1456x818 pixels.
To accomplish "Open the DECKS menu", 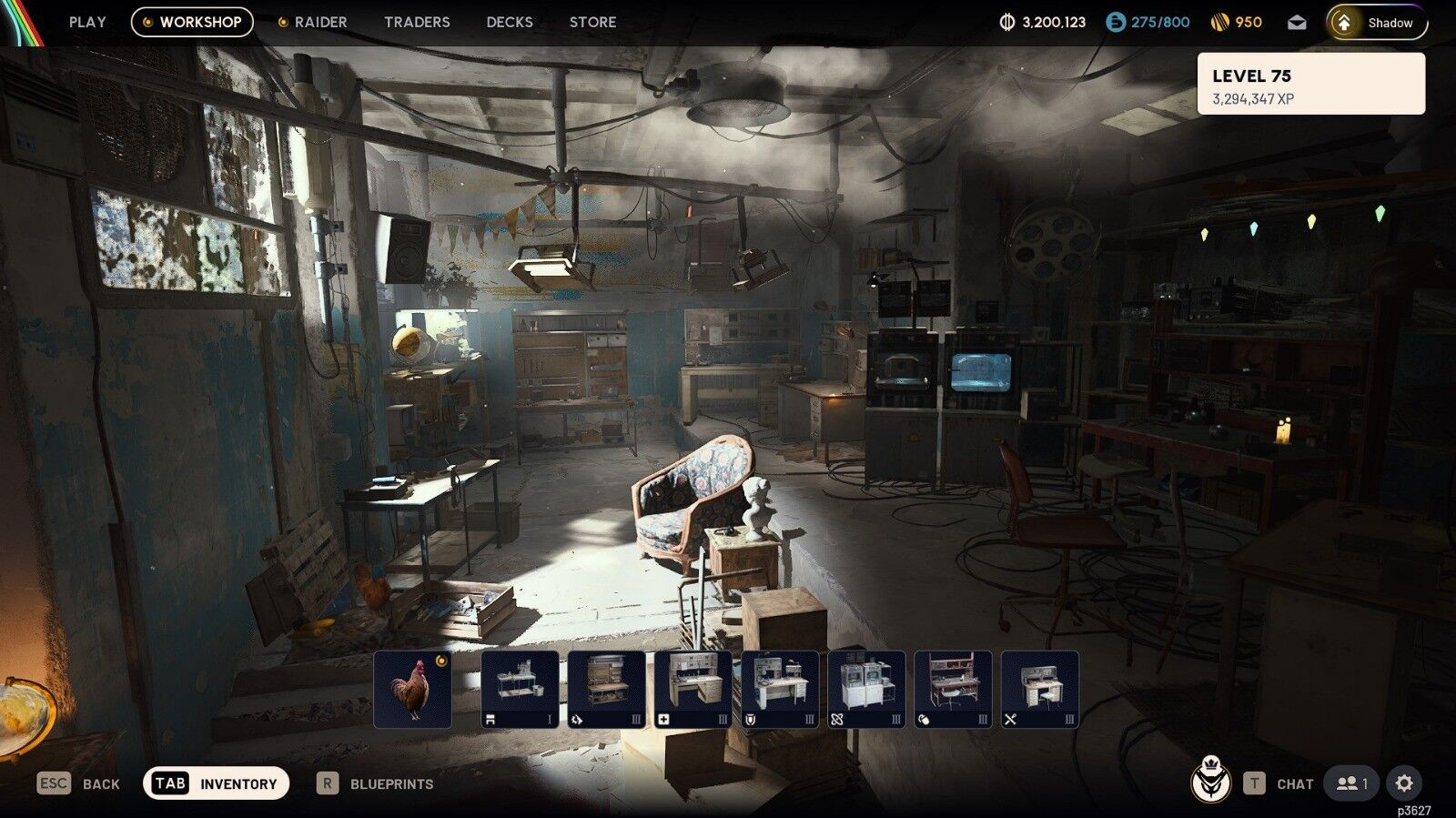I will pyautogui.click(x=509, y=22).
